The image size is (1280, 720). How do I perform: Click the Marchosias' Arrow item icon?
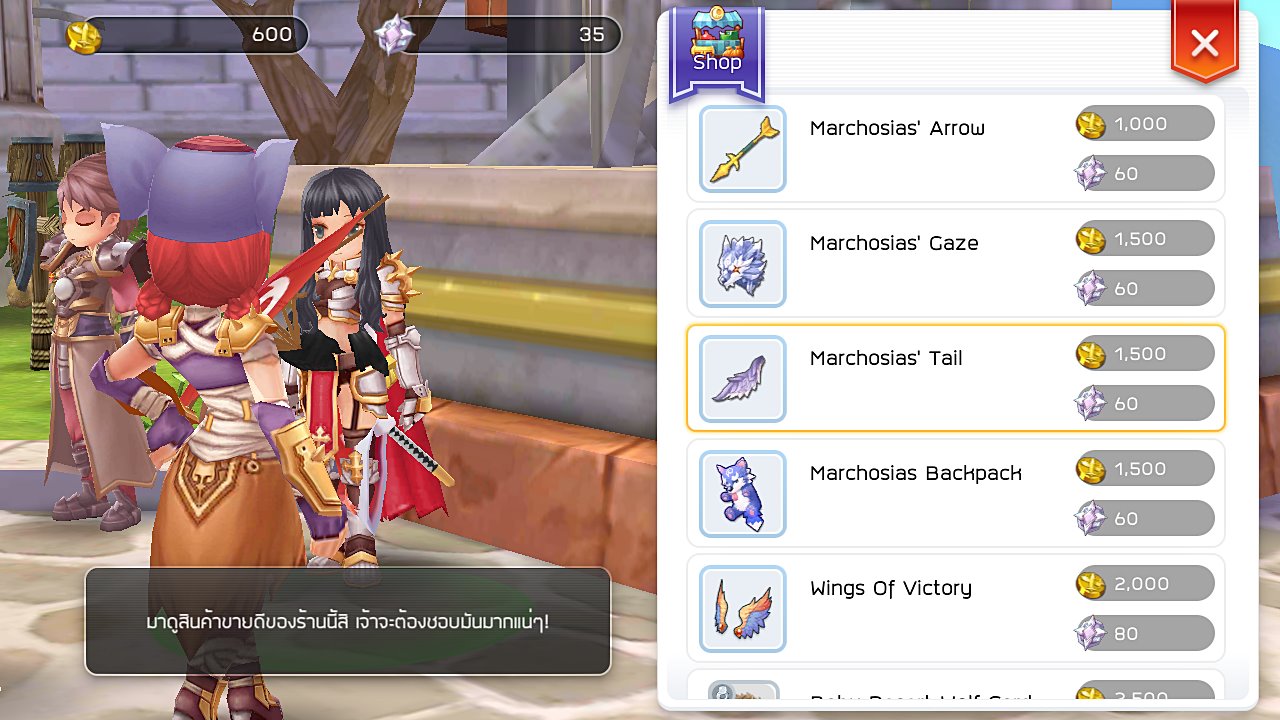pyautogui.click(x=742, y=148)
